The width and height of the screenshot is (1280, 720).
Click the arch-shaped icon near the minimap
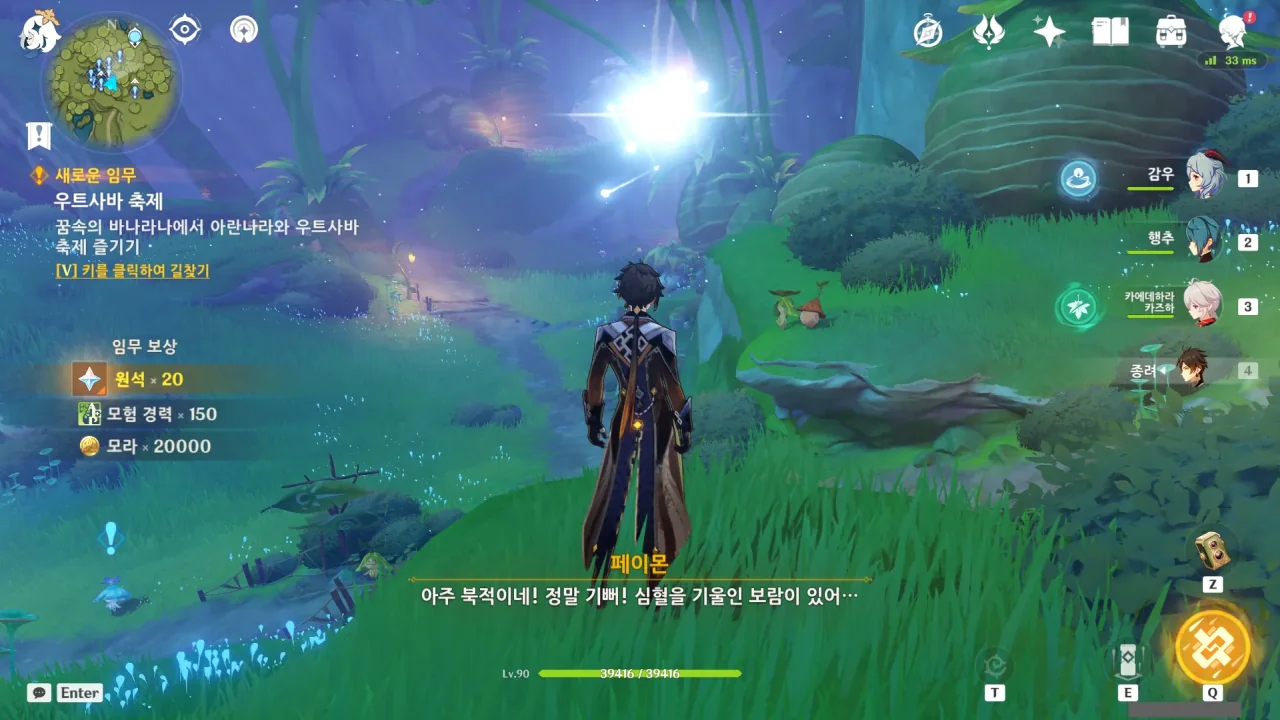243,30
